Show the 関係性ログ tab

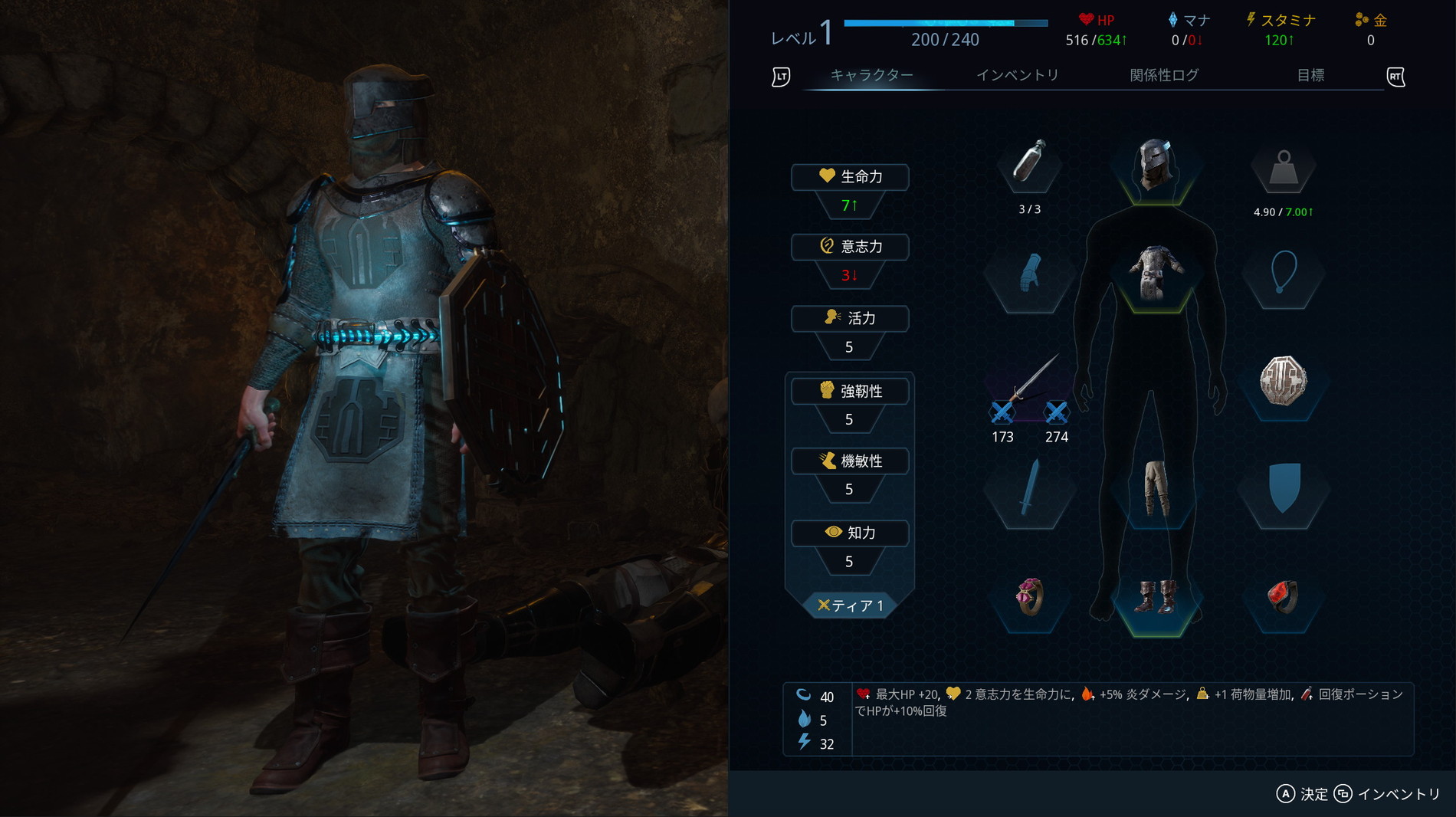tap(1163, 75)
